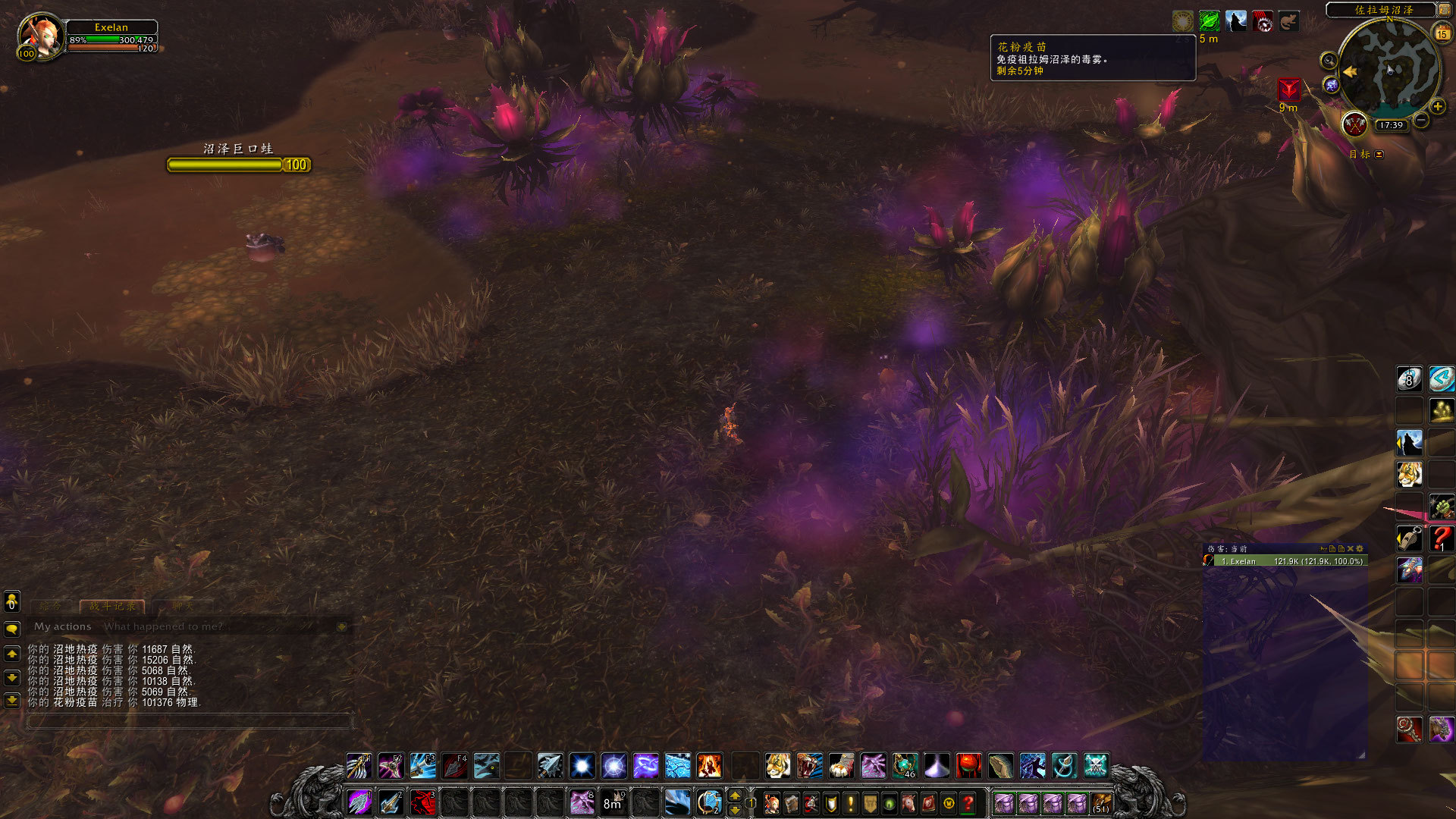This screenshot has width=1456, height=819.
Task: Open the chat speech bubble menu
Action: pos(12,629)
